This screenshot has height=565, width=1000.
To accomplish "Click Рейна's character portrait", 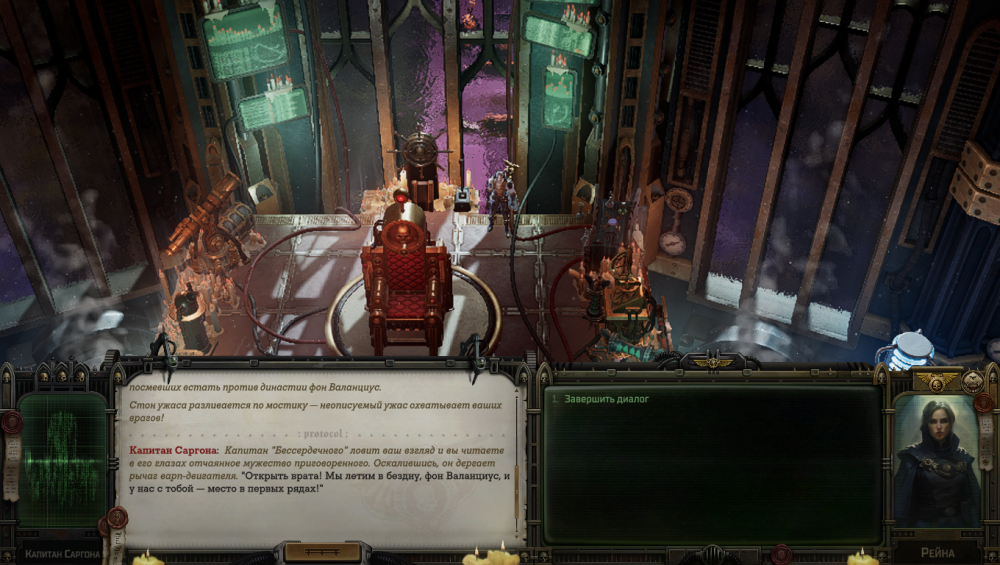I will (x=935, y=459).
